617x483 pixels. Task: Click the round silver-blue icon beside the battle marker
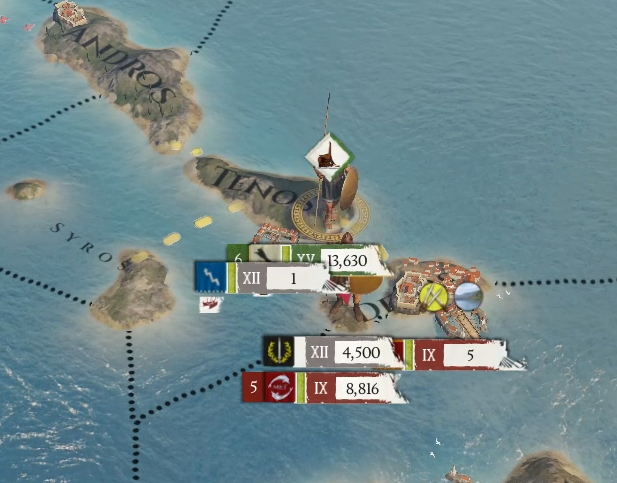[x=468, y=295]
